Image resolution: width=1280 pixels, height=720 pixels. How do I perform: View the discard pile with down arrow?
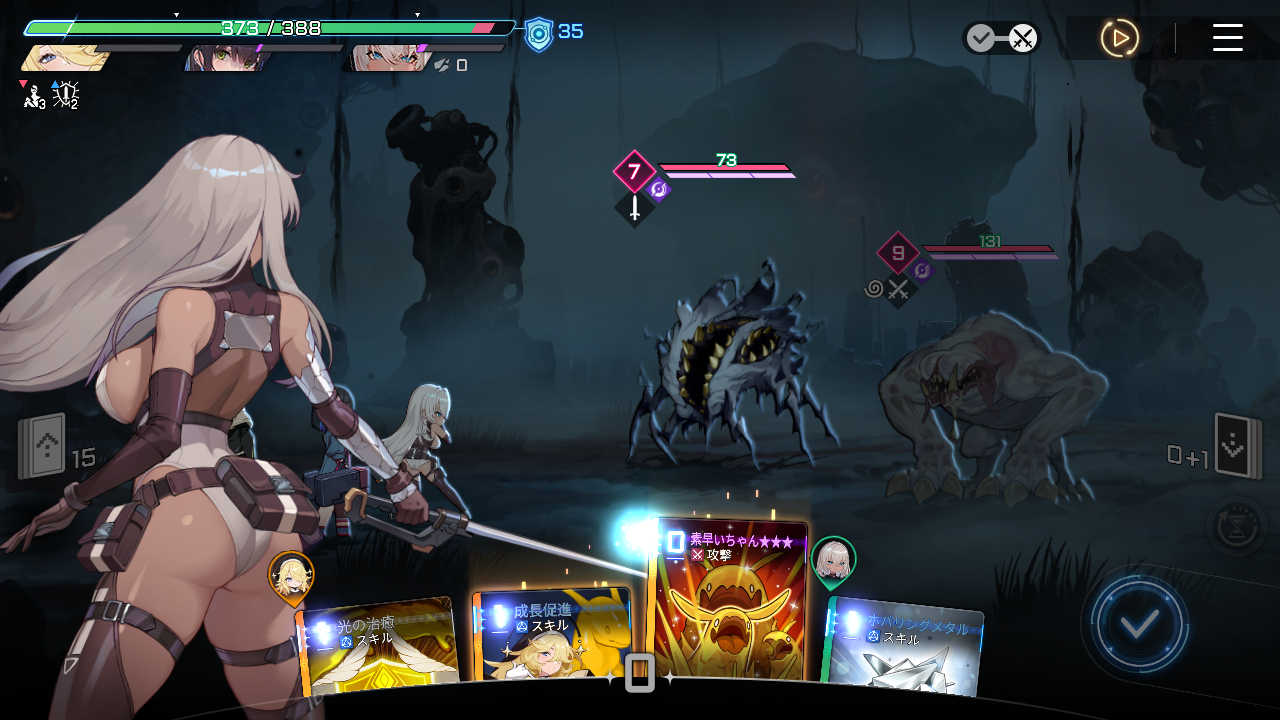click(x=1236, y=446)
